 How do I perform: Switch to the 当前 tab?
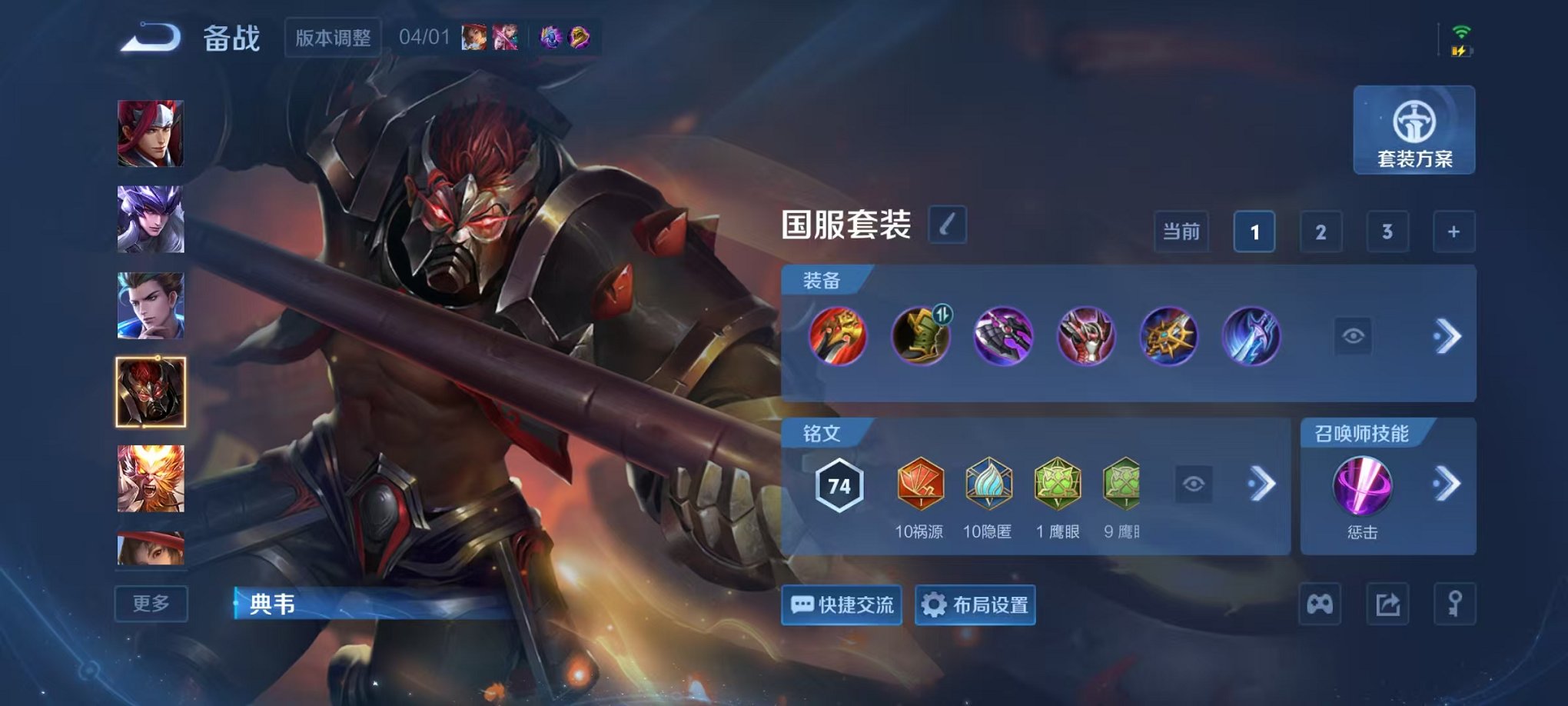point(1181,231)
